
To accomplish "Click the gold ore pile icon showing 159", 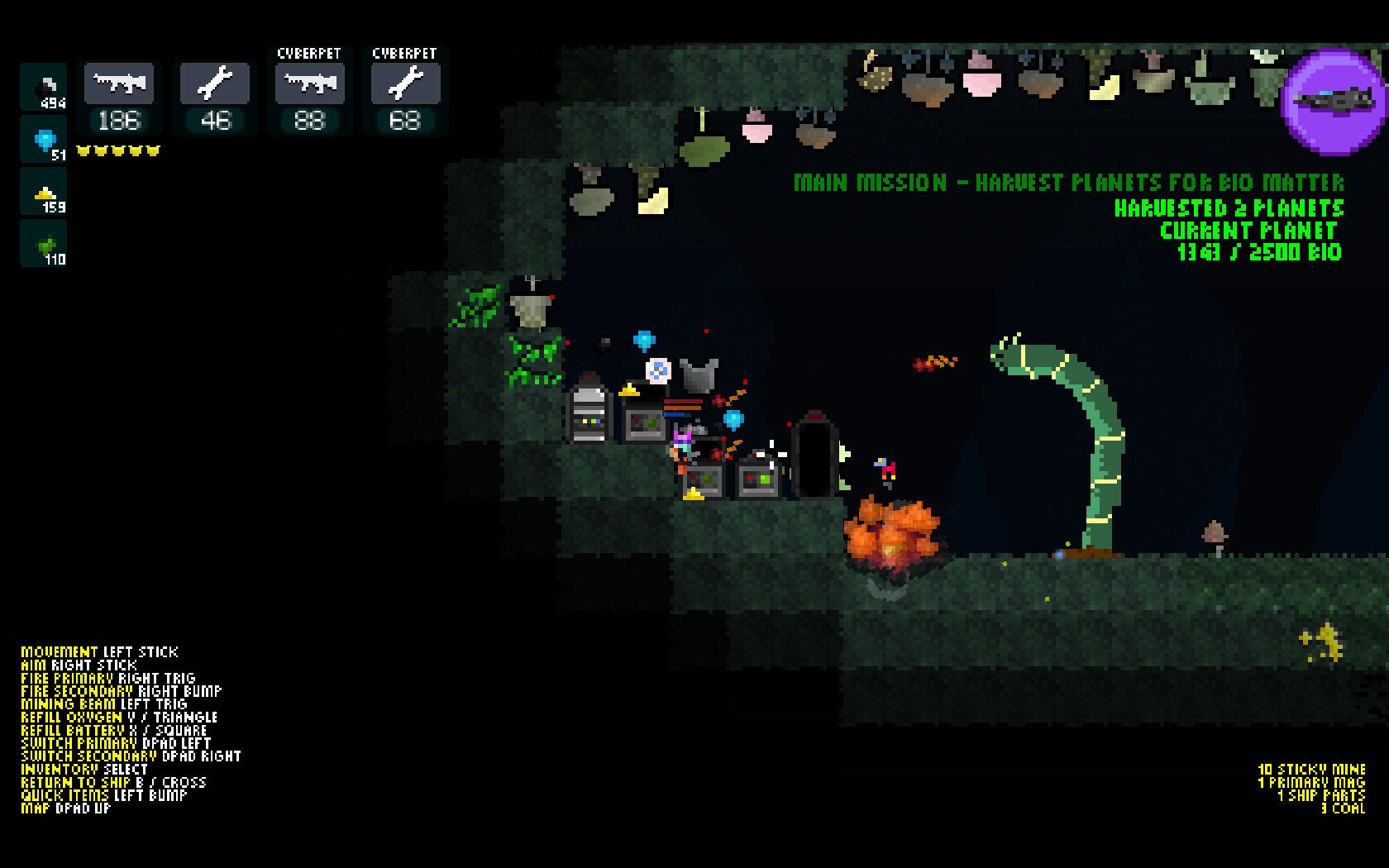I will (41, 193).
